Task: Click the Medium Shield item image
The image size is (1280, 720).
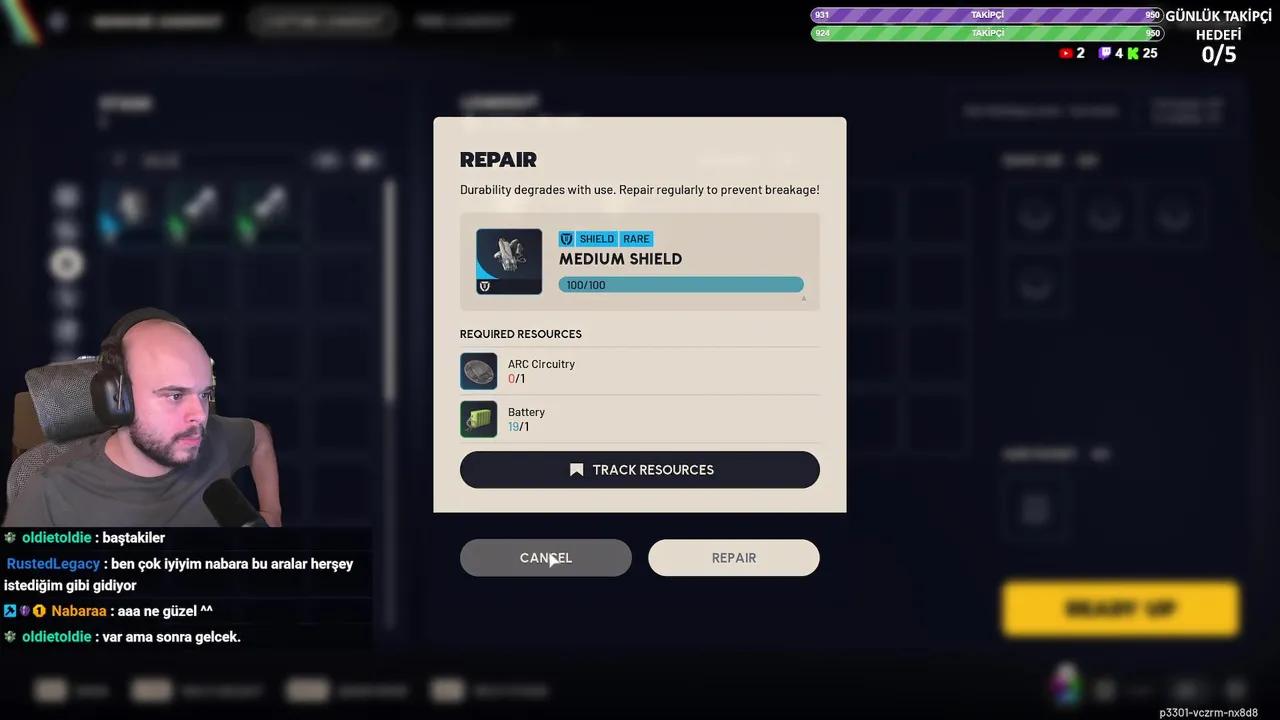Action: (x=508, y=256)
